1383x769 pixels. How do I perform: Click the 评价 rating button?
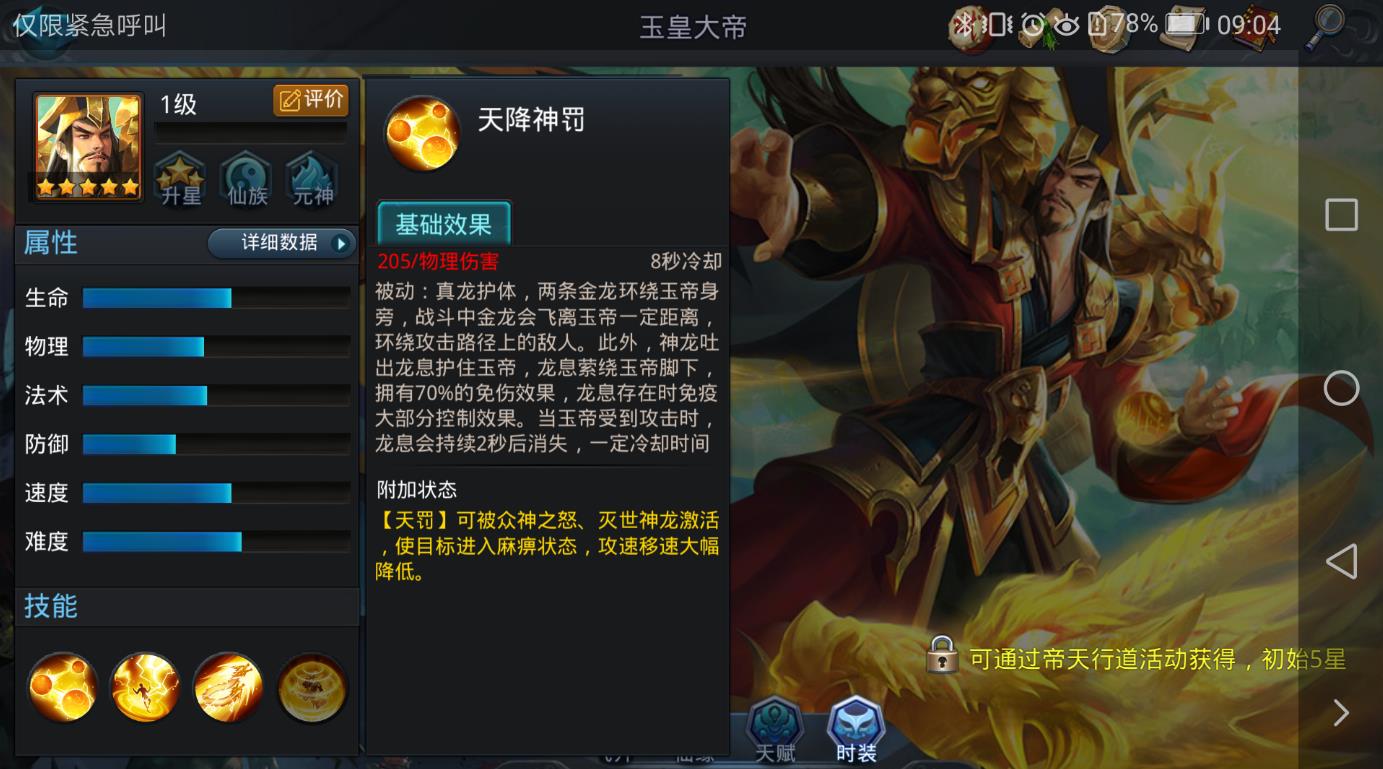point(311,100)
